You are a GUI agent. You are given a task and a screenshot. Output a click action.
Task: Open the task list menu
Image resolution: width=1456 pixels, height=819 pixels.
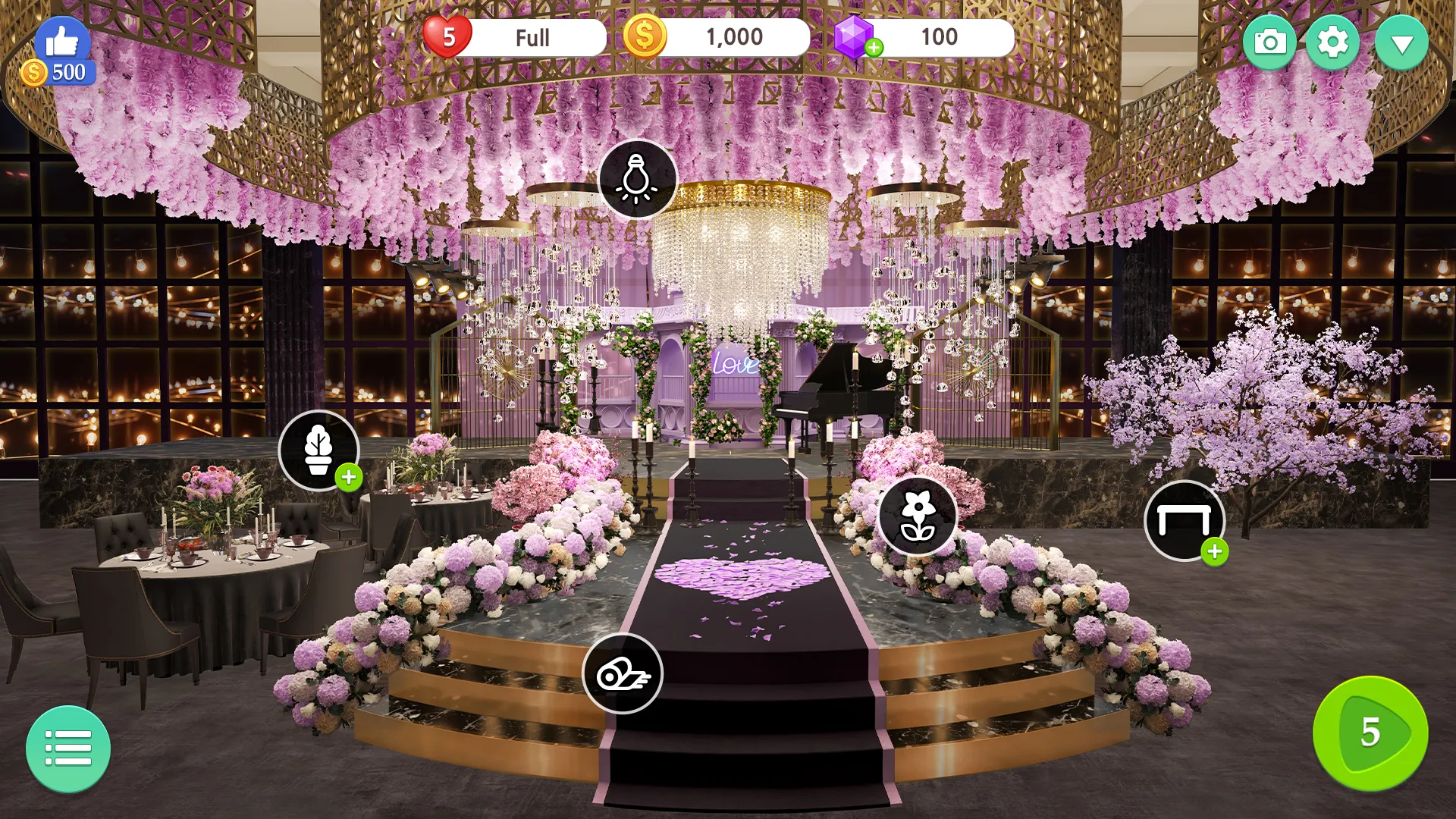(69, 748)
